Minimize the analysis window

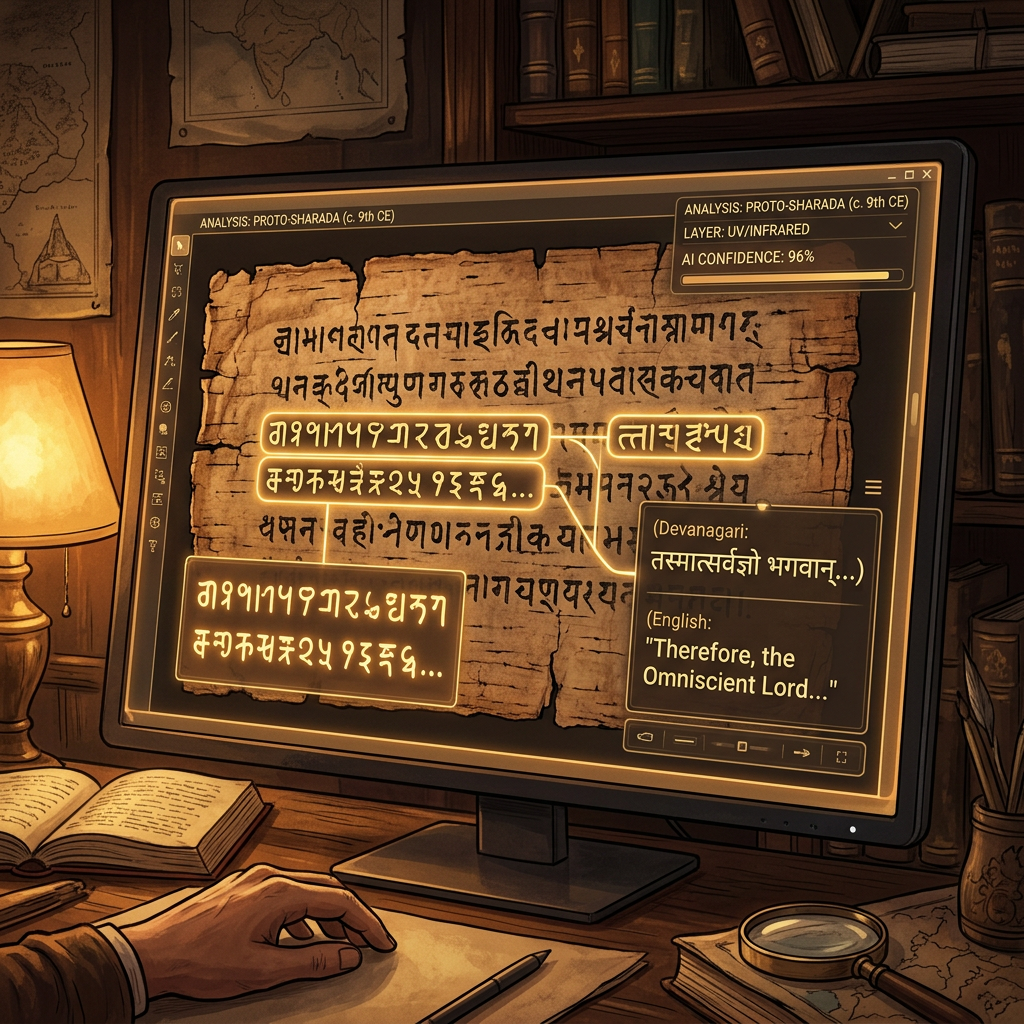pyautogui.click(x=890, y=176)
